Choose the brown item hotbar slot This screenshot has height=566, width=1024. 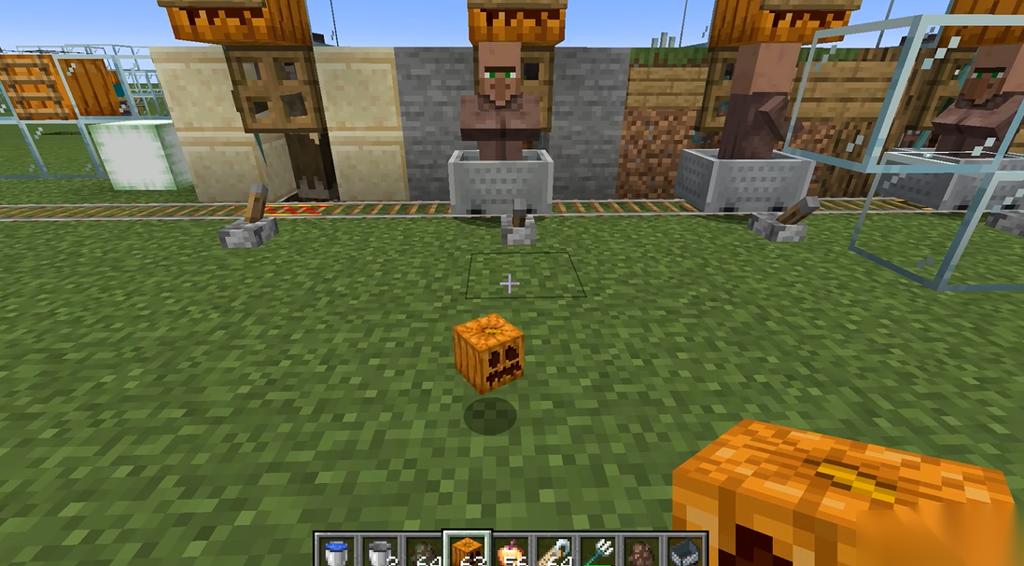[x=640, y=551]
